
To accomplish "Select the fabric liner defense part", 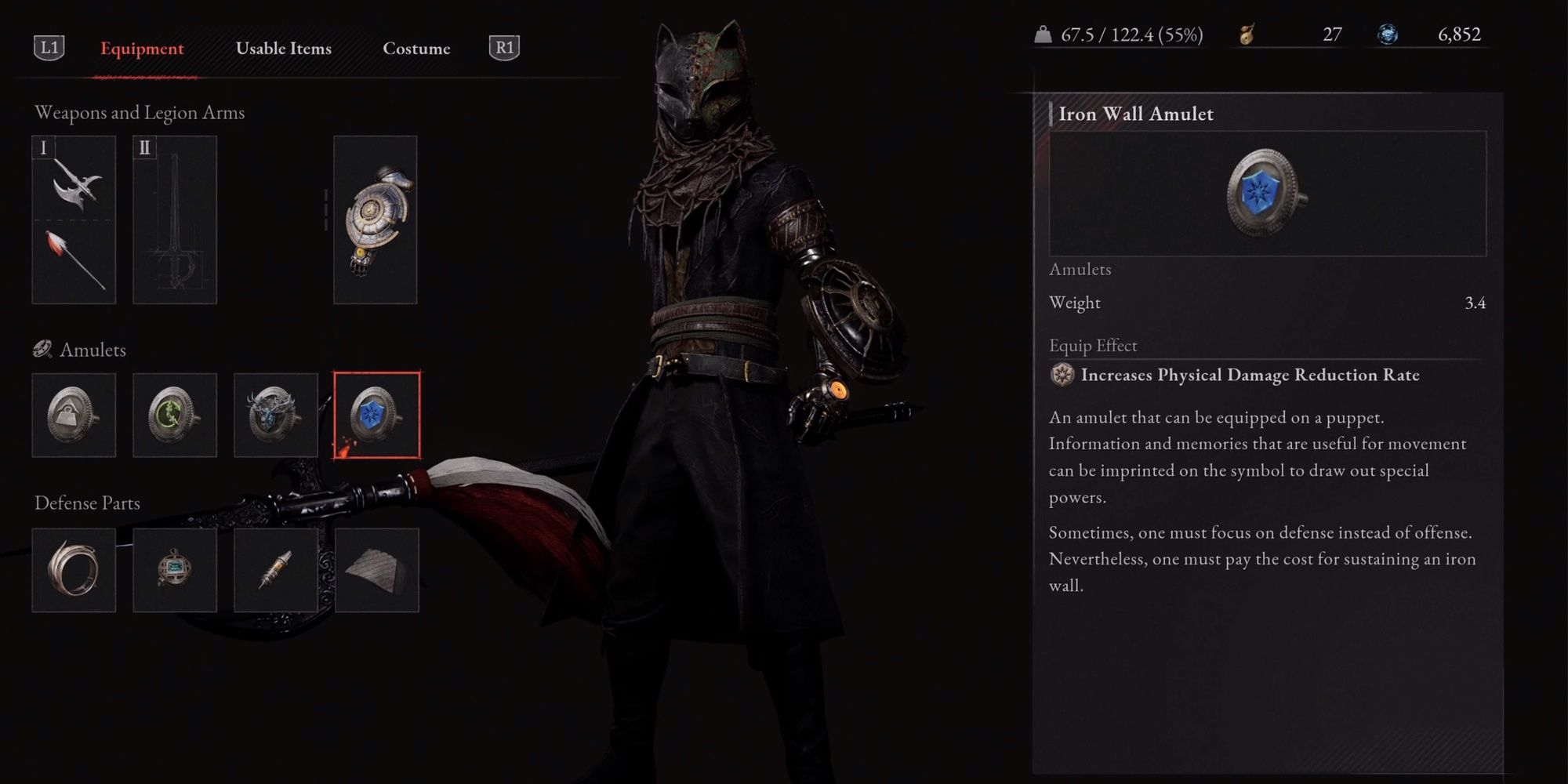I will click(376, 568).
